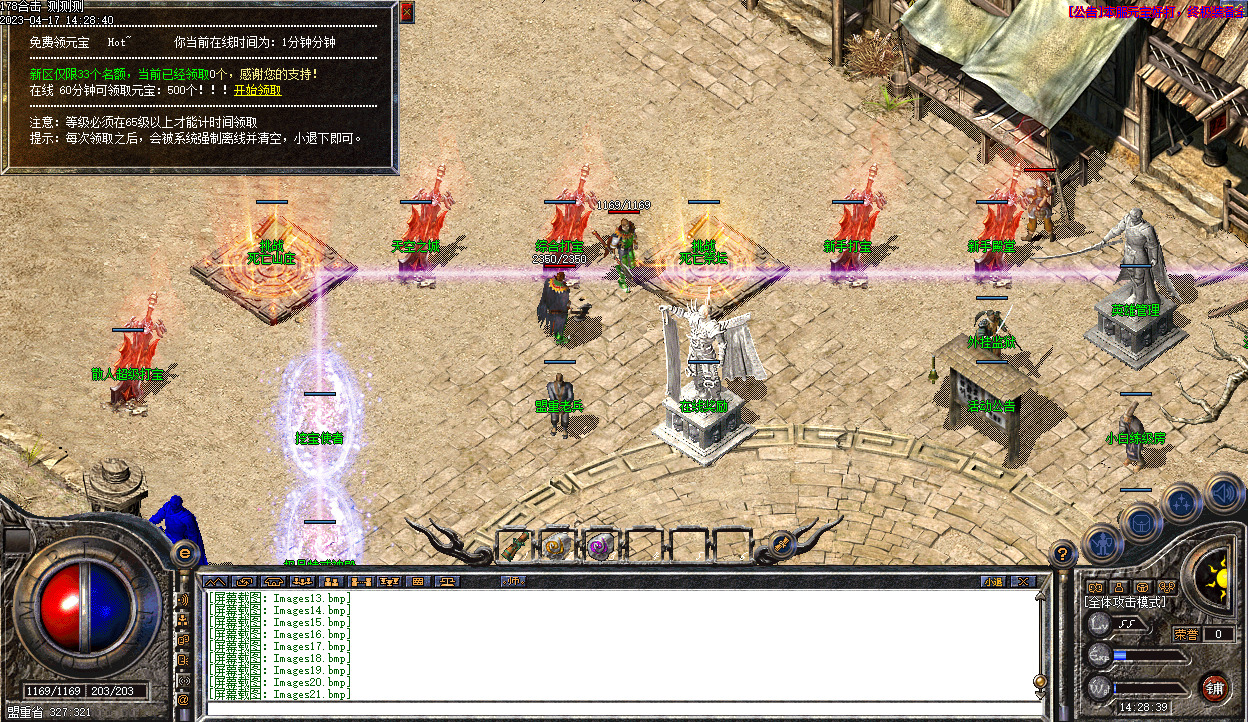Screen dimensions: 1248x722
Task: Toggle sound with the speaker button
Action: (x=1222, y=491)
